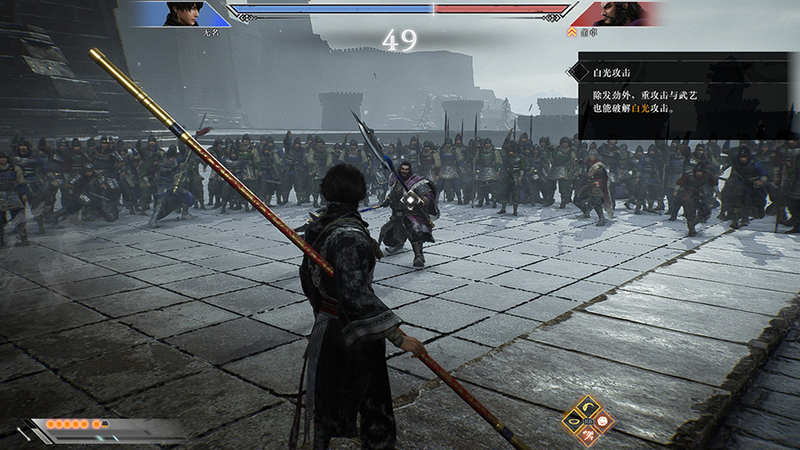Click the player portrait labeled 无名
The image size is (800, 450).
(x=181, y=14)
